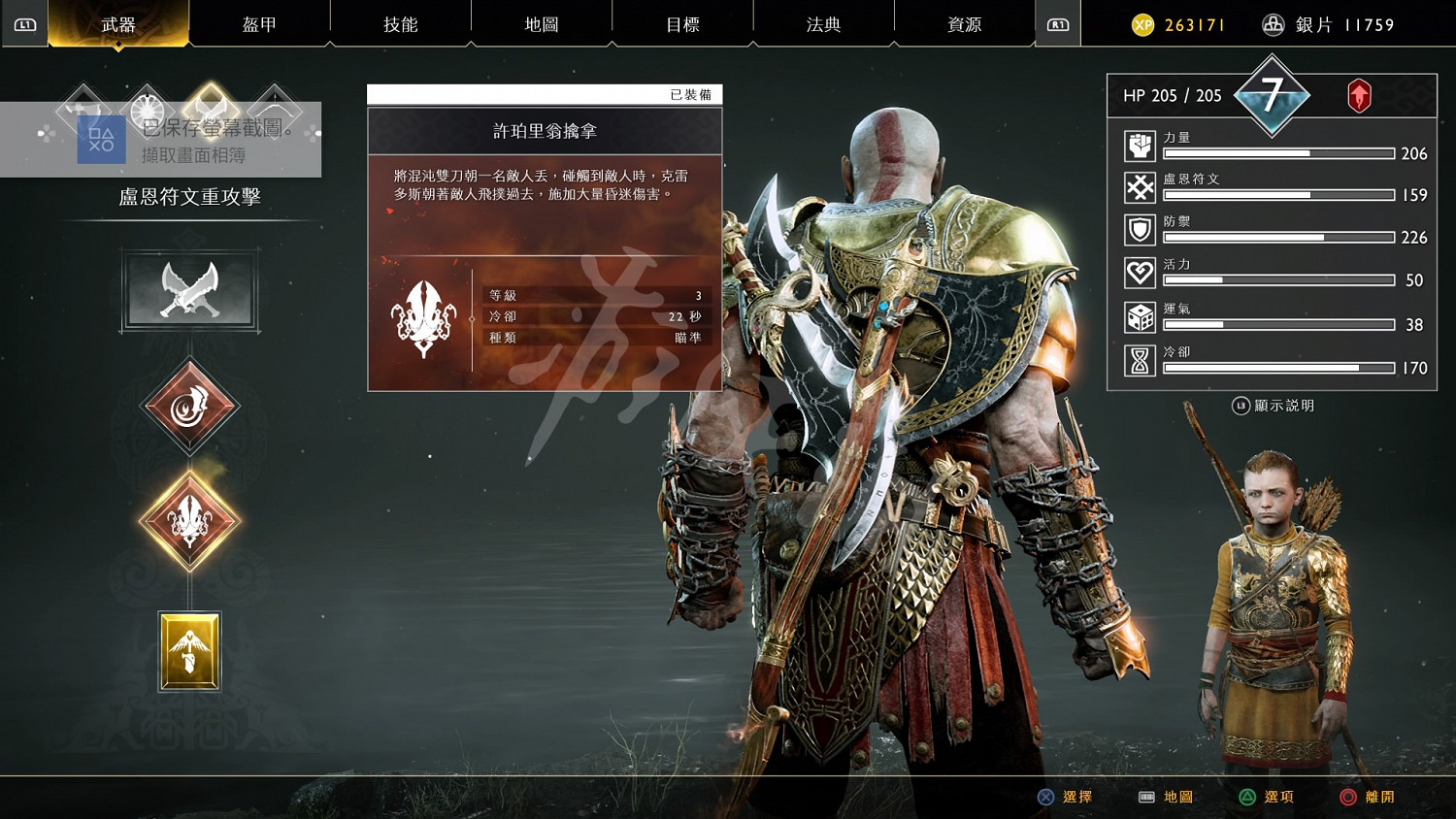This screenshot has width=1456, height=819.
Task: Open the 法典 (Codex) tab
Action: click(822, 24)
